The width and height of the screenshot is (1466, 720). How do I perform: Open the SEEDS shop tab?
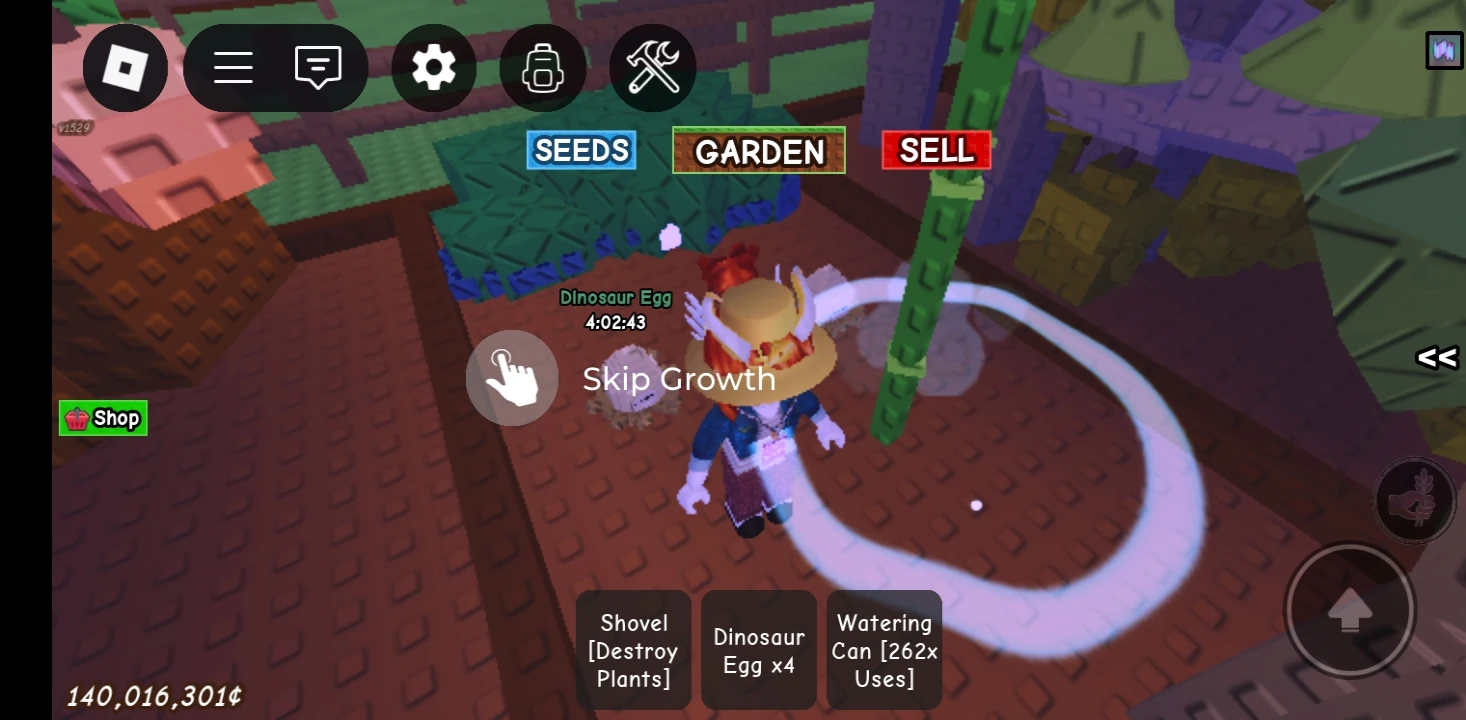[580, 150]
